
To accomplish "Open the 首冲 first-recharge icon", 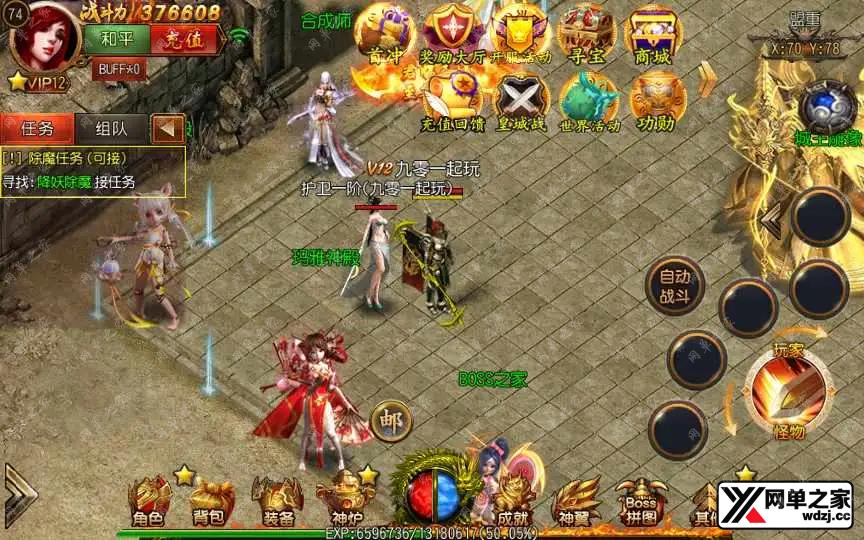I will (x=388, y=35).
